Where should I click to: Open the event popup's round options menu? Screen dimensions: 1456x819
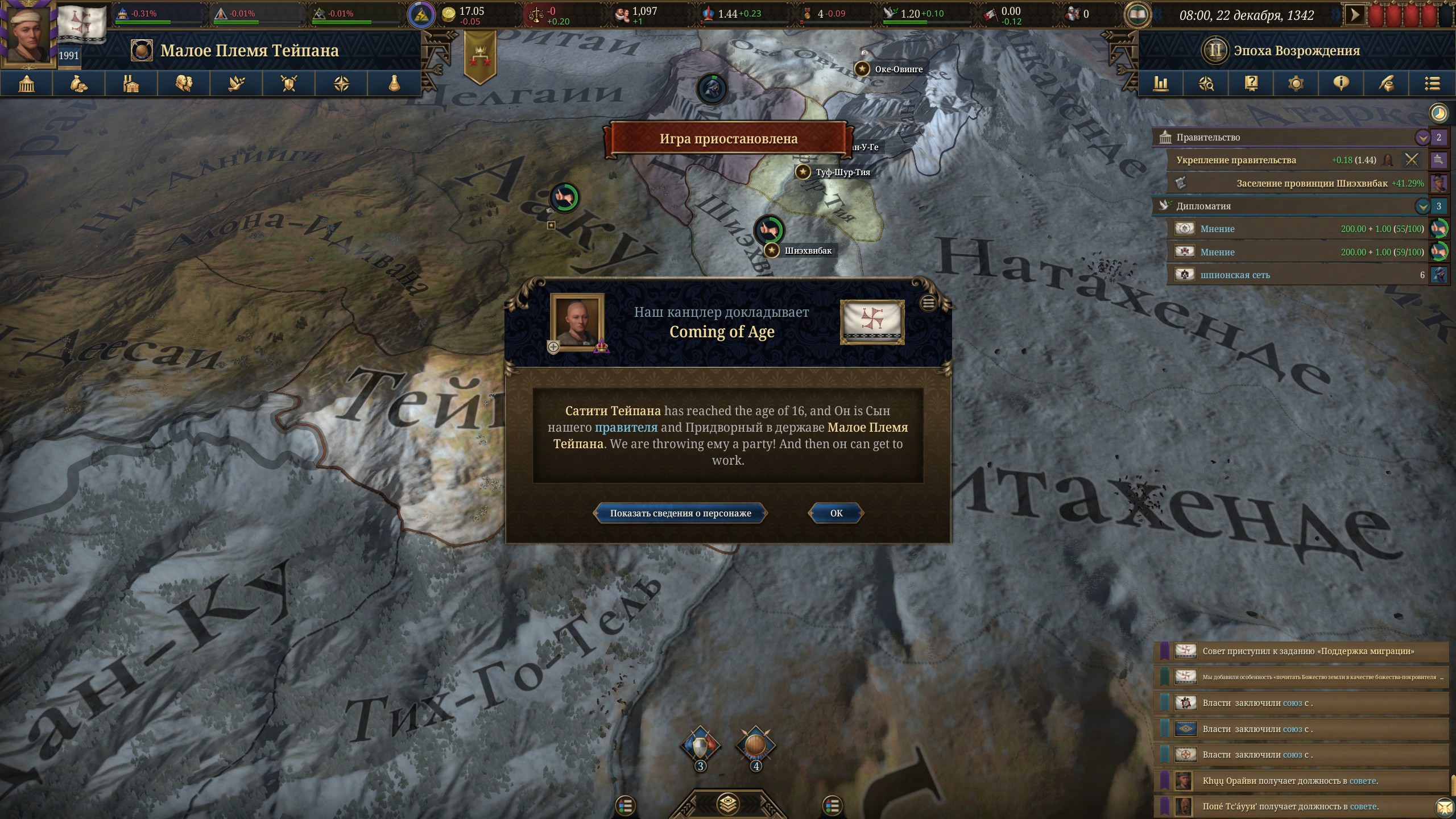[x=928, y=303]
